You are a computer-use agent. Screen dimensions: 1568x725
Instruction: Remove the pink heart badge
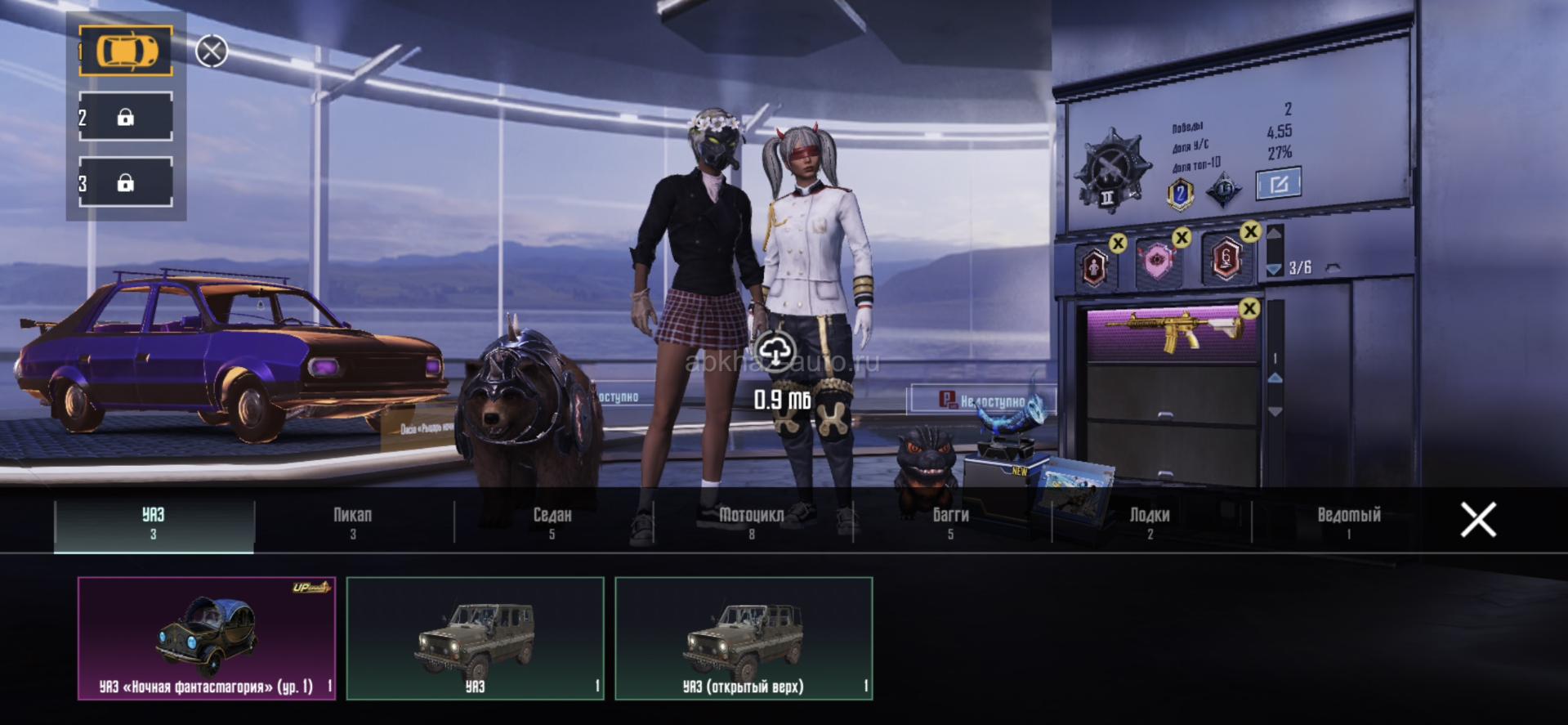coord(1181,238)
